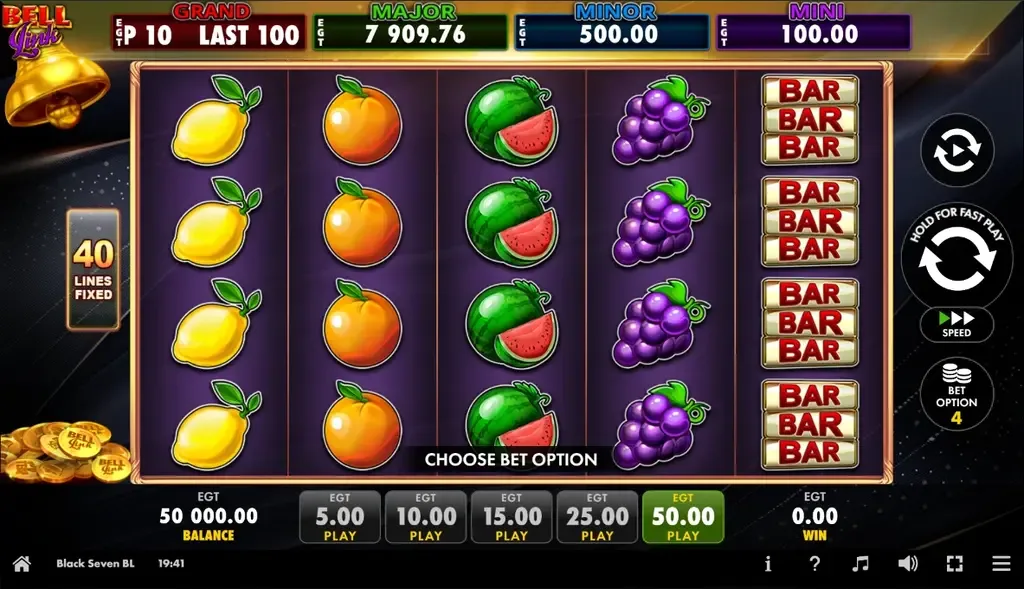Open the 40 Lines Fixed panel
1024x589 pixels.
(x=93, y=269)
